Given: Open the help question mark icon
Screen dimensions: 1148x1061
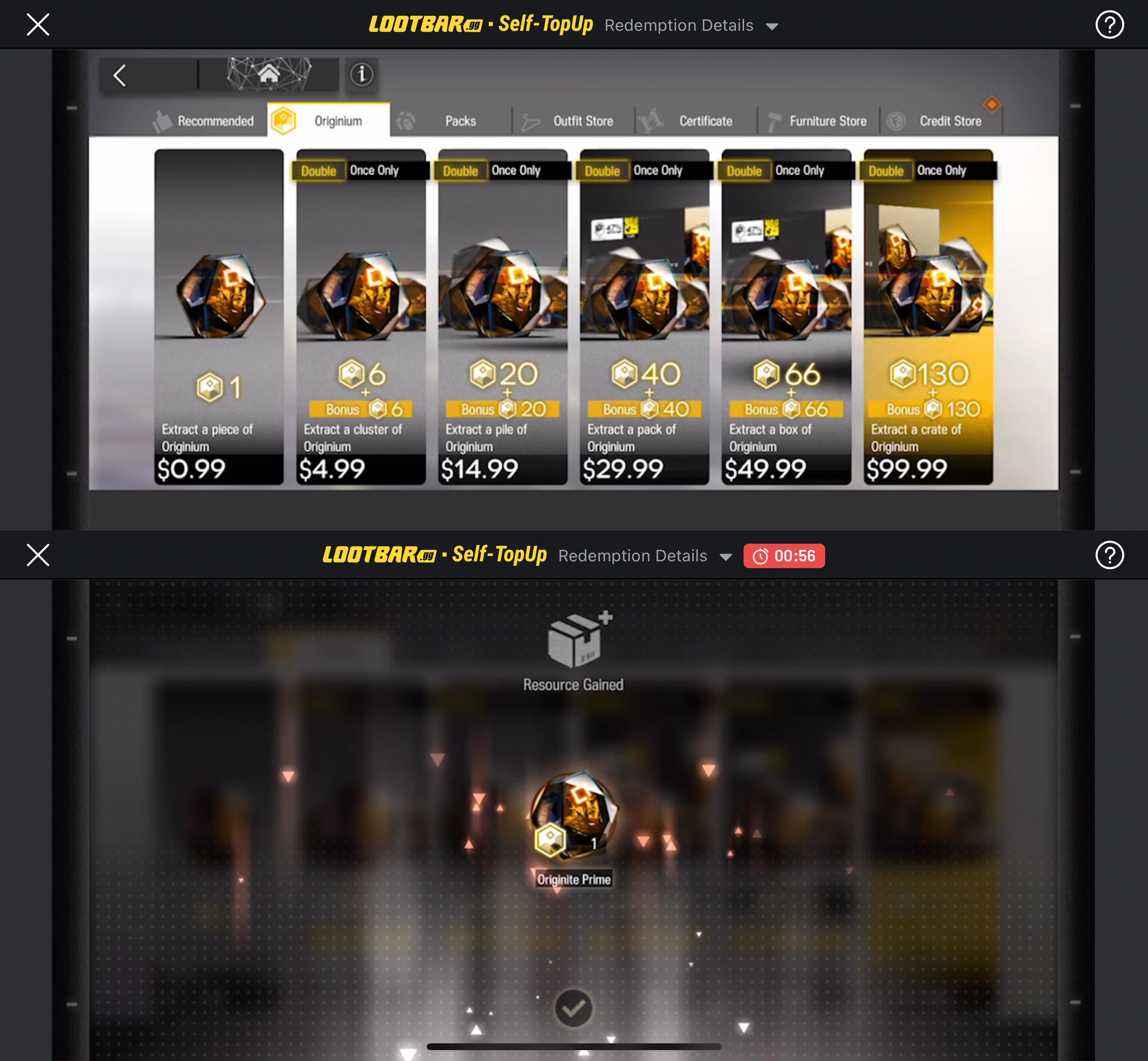Looking at the screenshot, I should [x=1109, y=24].
